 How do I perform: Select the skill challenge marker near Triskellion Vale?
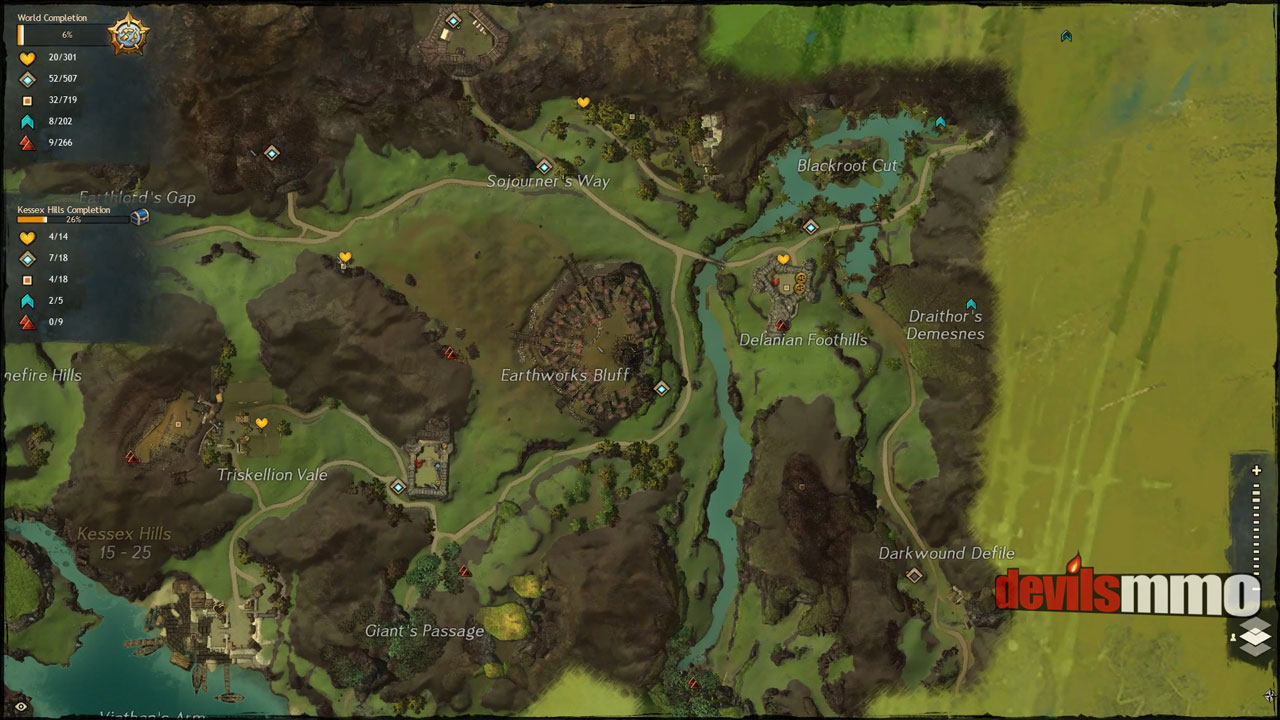point(130,458)
